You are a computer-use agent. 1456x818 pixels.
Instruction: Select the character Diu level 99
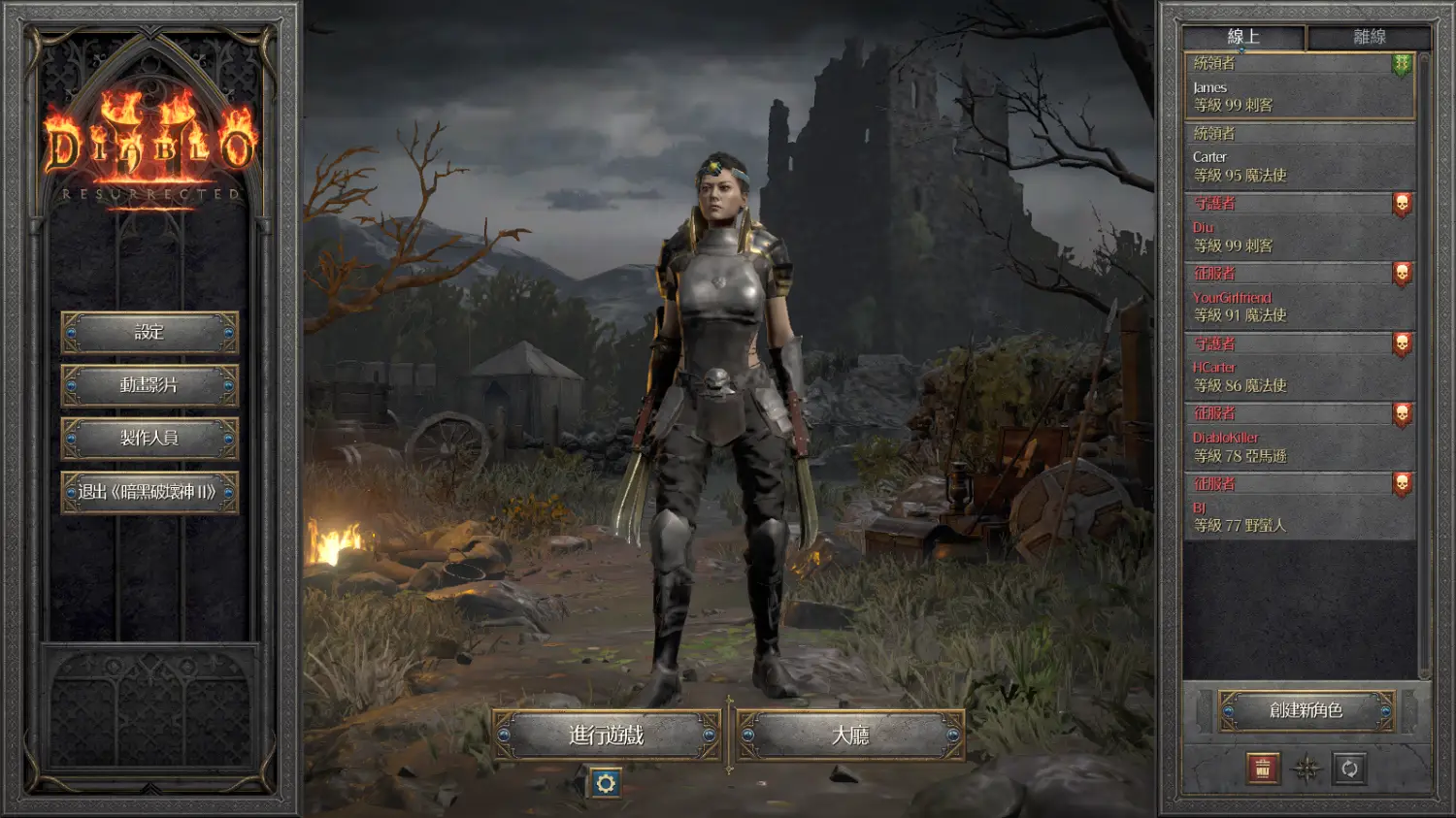[x=1299, y=227]
